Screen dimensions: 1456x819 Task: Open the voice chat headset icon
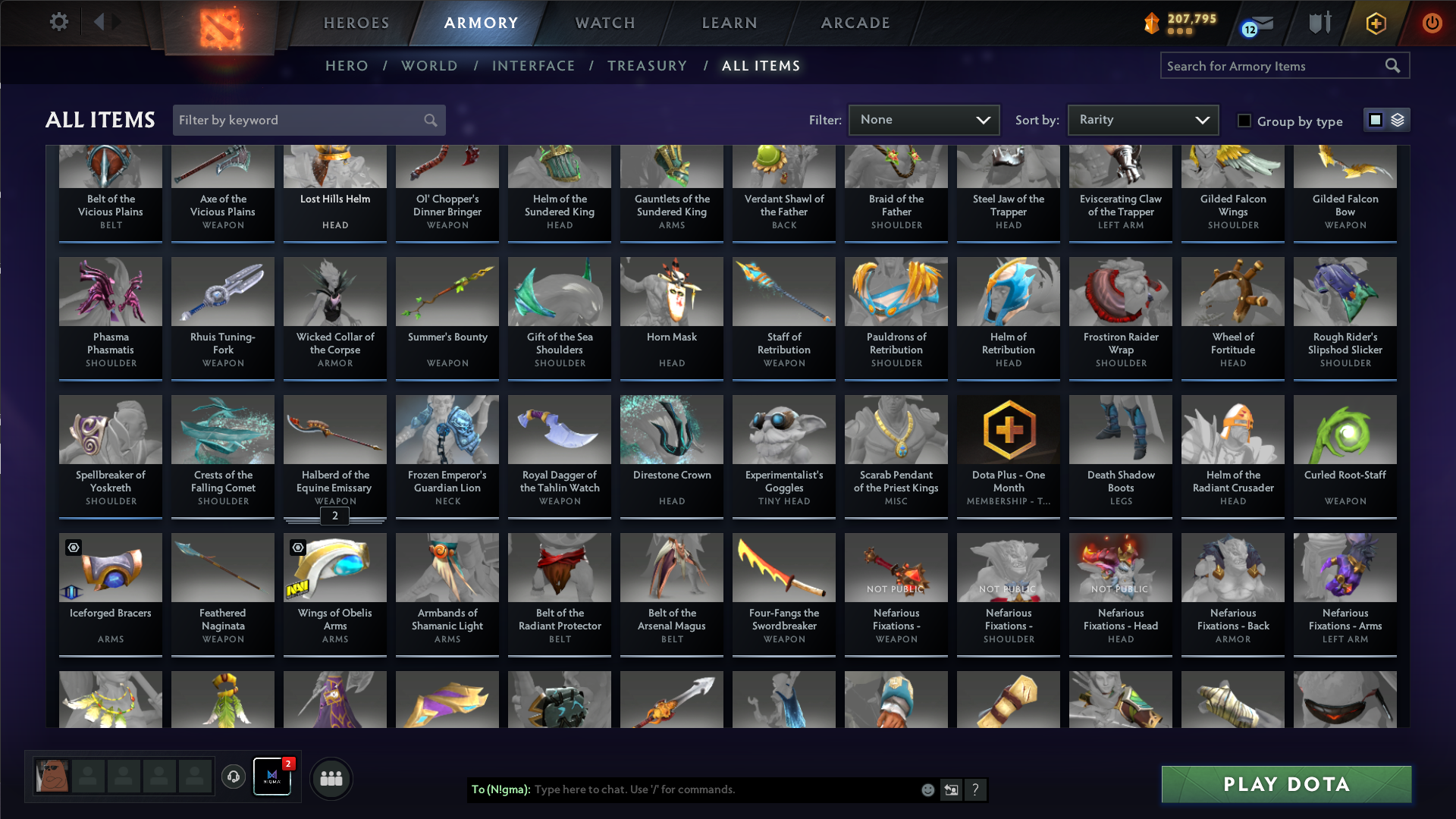click(x=233, y=778)
